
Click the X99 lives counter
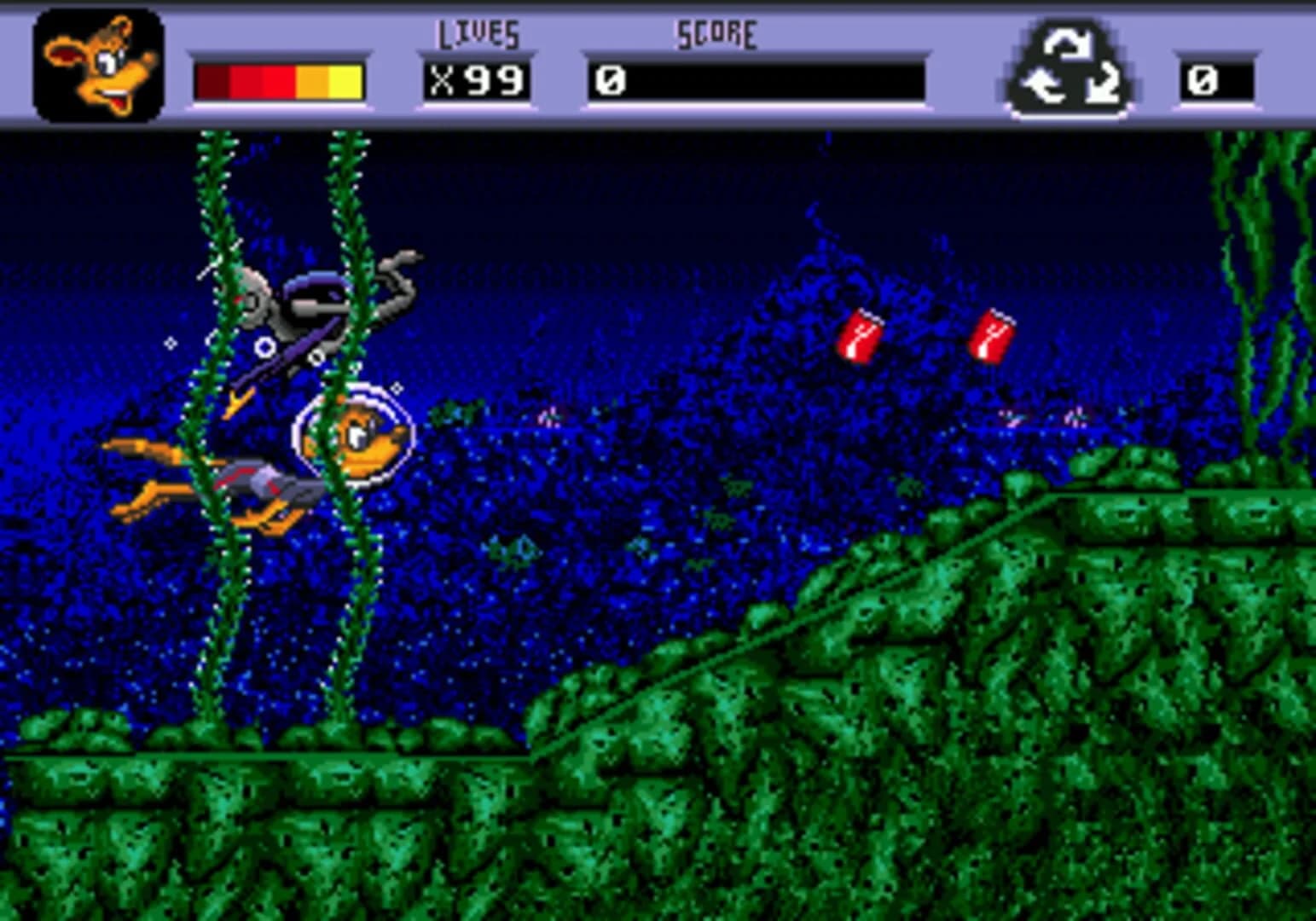[478, 78]
